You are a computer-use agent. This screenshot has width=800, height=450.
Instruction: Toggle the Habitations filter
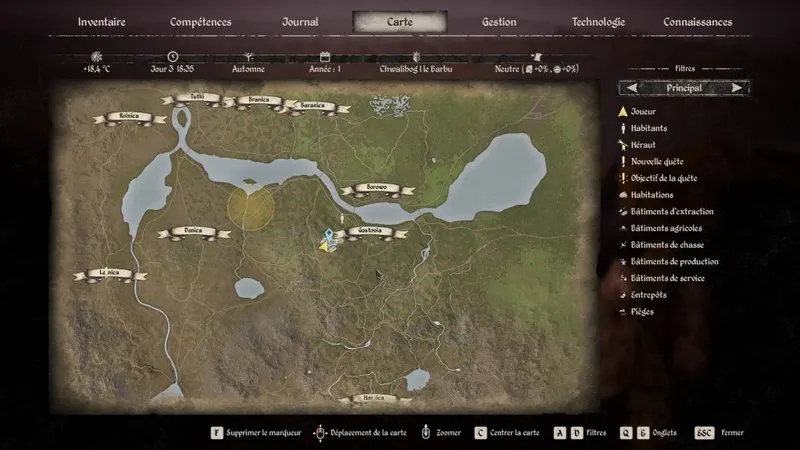coord(651,195)
